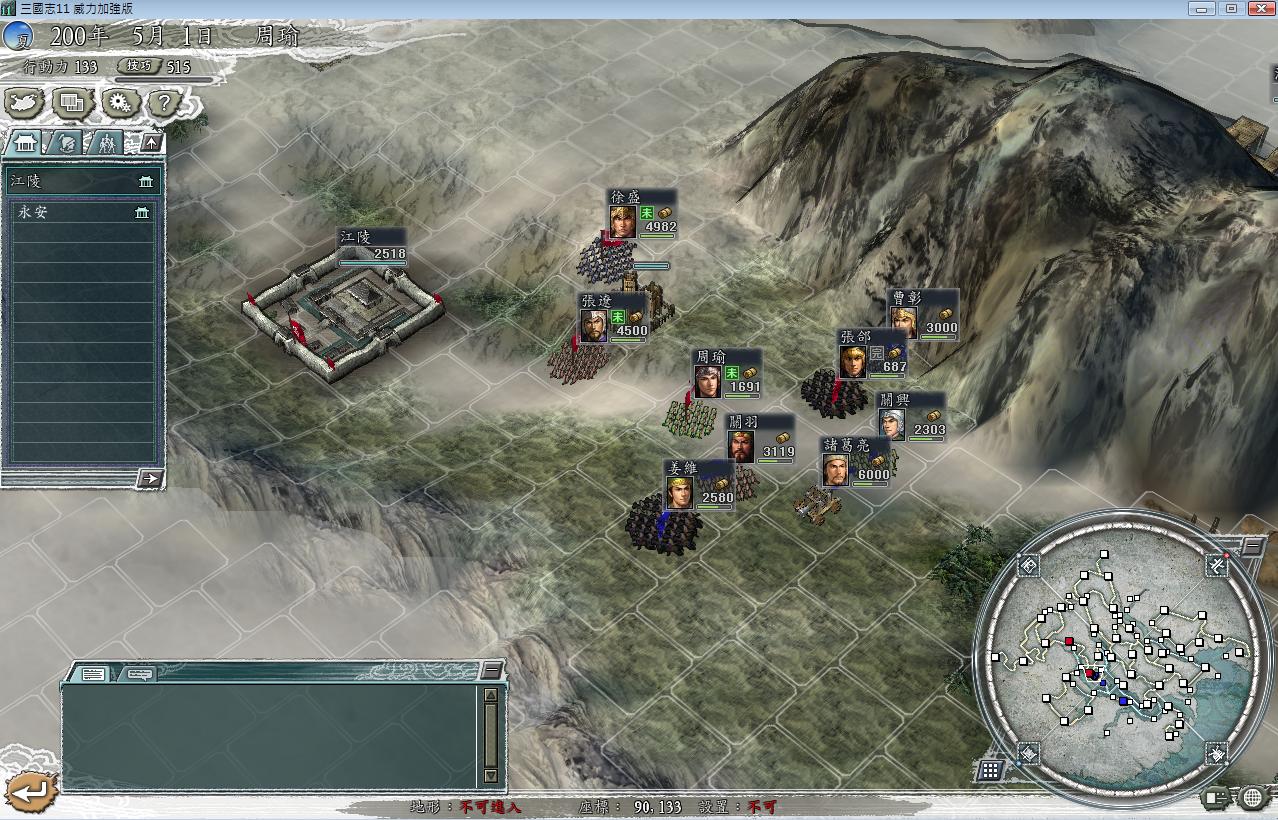This screenshot has height=820, width=1278.
Task: End turn with the orange return arrow
Action: tap(28, 792)
